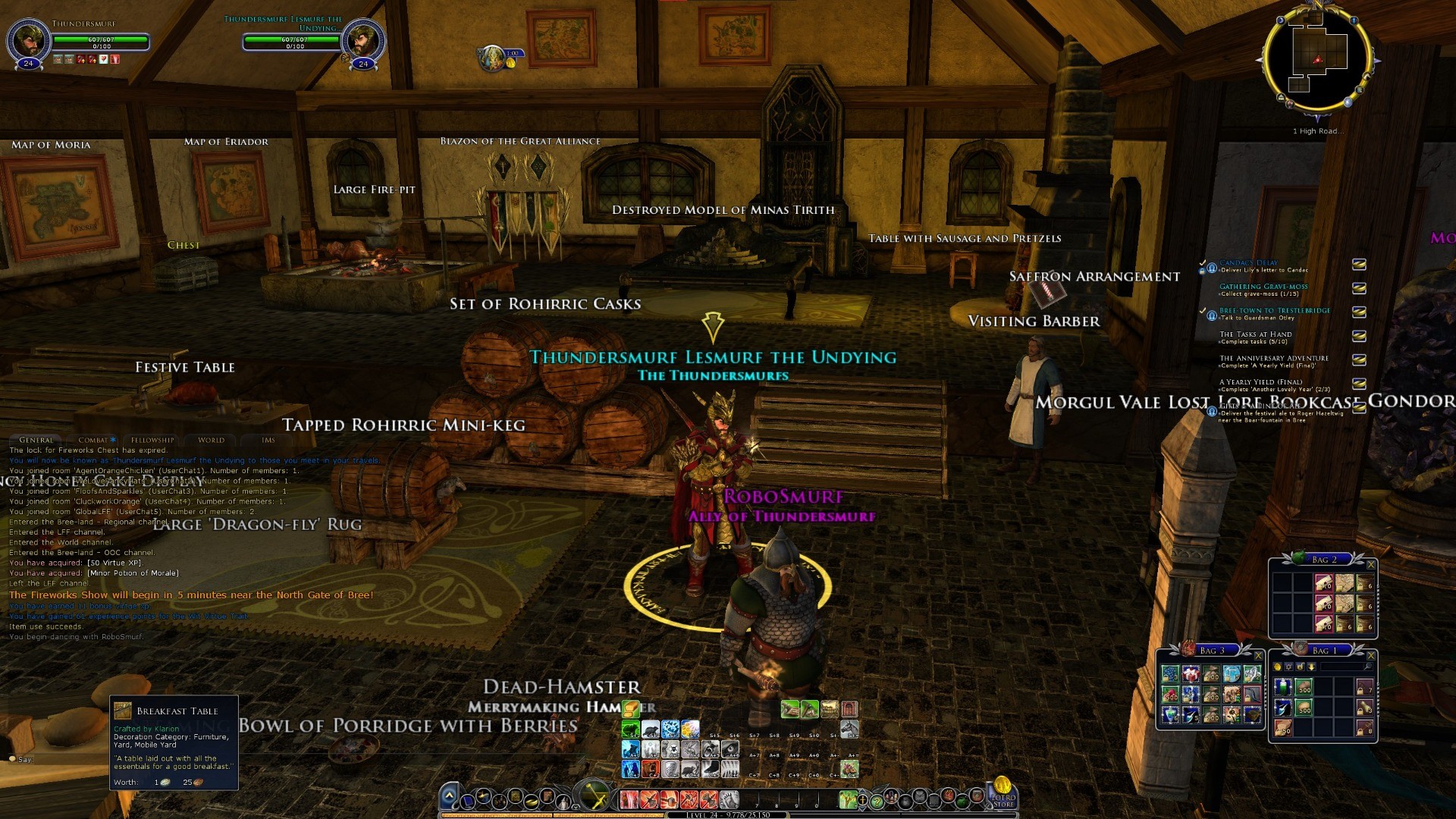1456x819 pixels.
Task: Select the red gift box in Bag 3
Action: point(1191,674)
